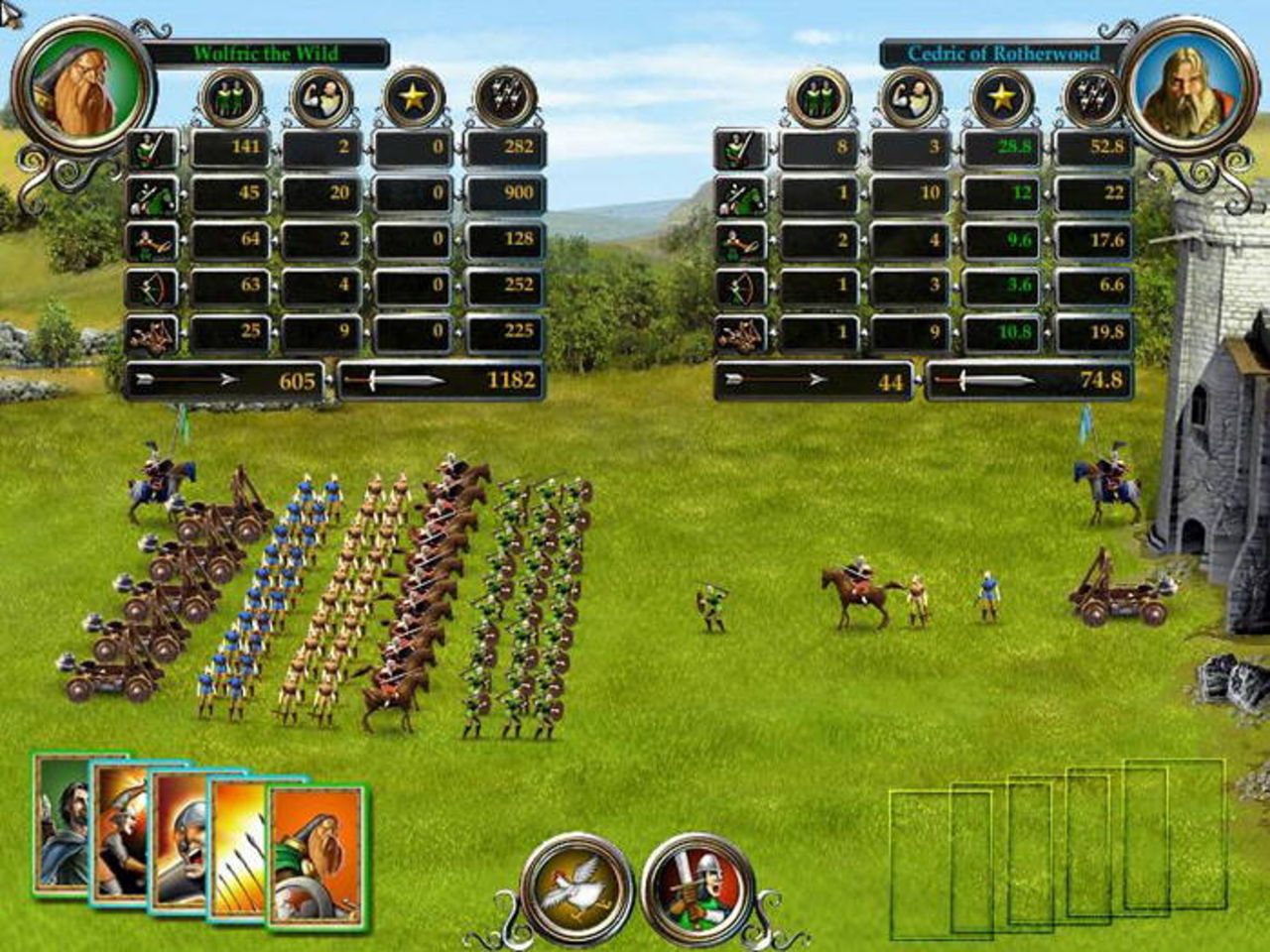Viewport: 1270px width, 952px height.
Task: Click Wolfric's flexing strength column icon
Action: pos(321,97)
